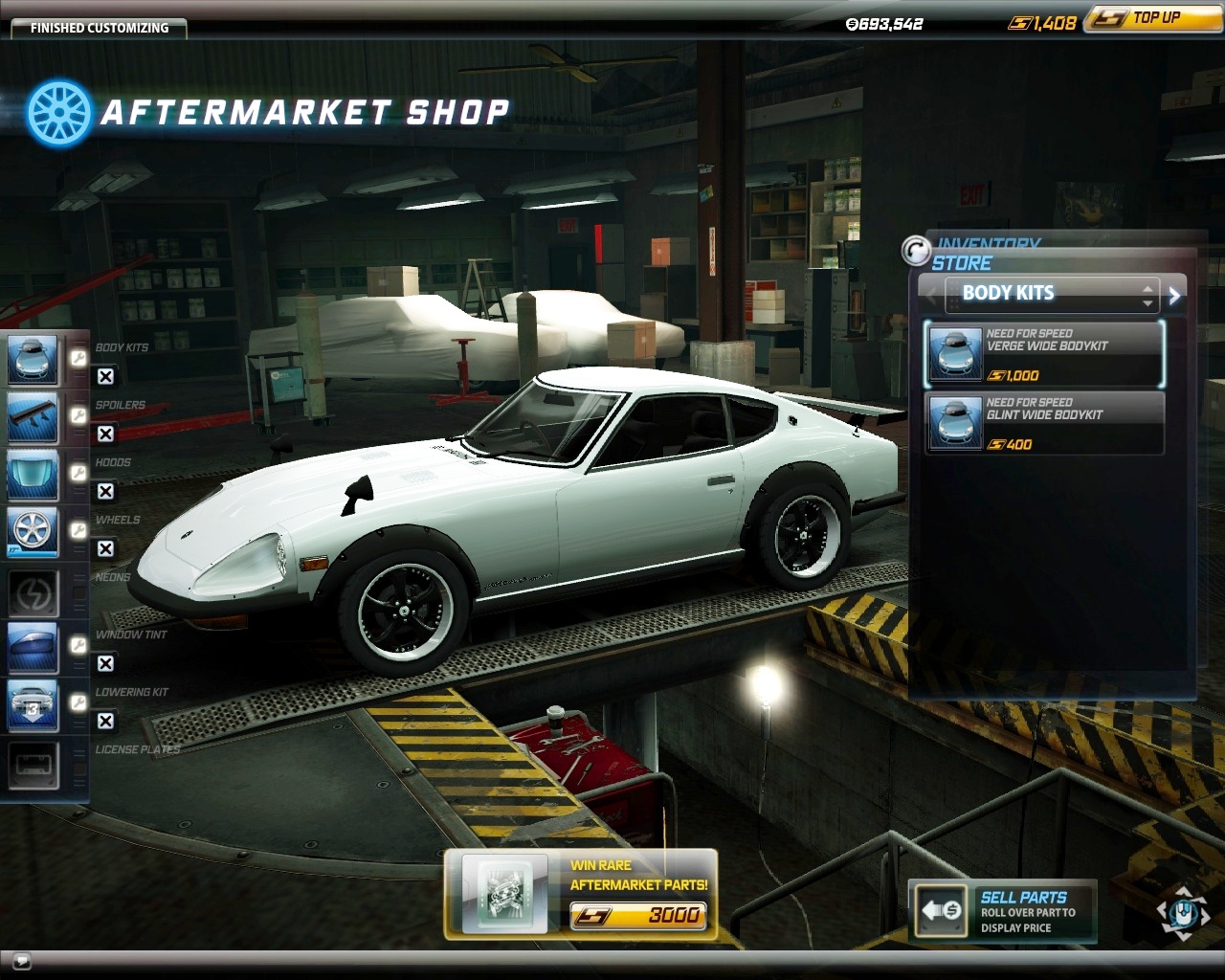Select the Body Kits category icon
Viewport: 1225px width, 980px height.
click(x=33, y=360)
